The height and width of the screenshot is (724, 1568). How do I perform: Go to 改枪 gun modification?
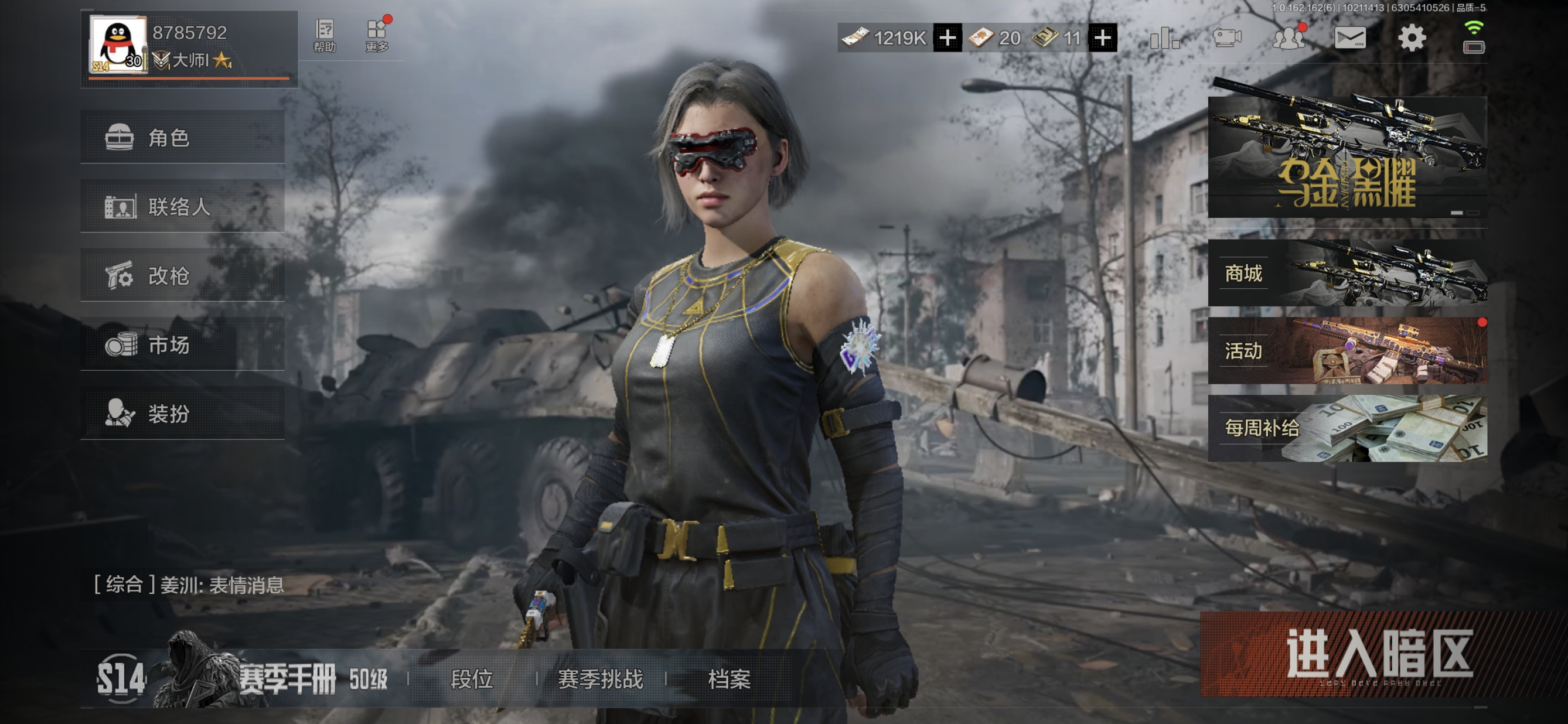click(182, 276)
